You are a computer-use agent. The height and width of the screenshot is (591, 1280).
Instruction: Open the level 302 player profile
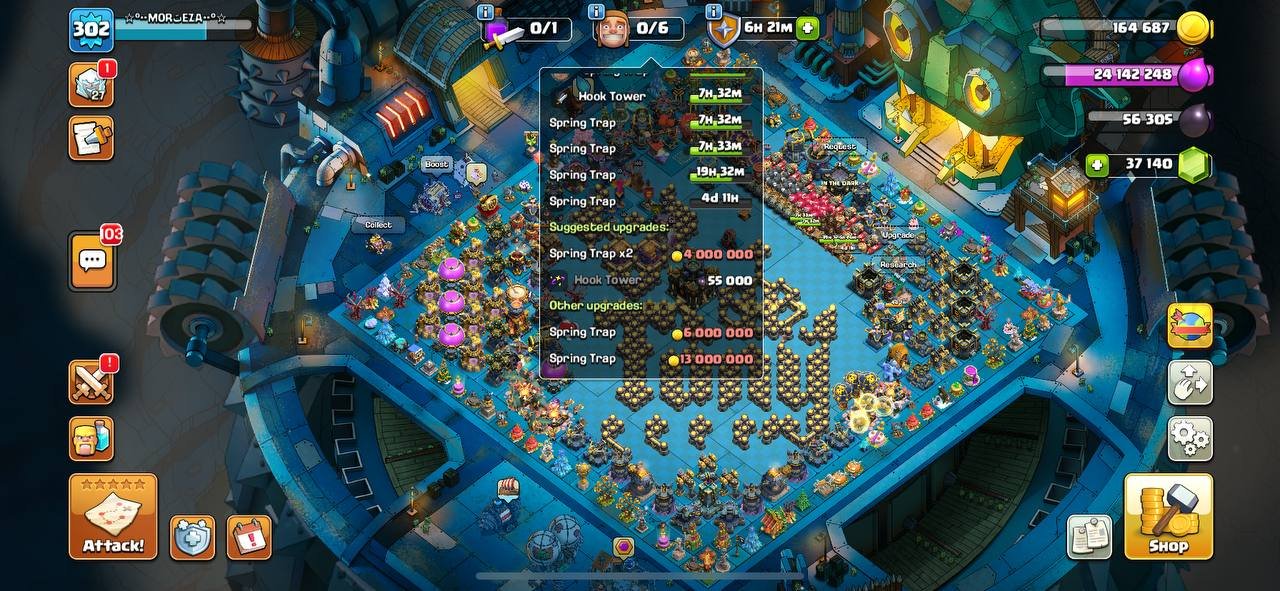pos(91,30)
